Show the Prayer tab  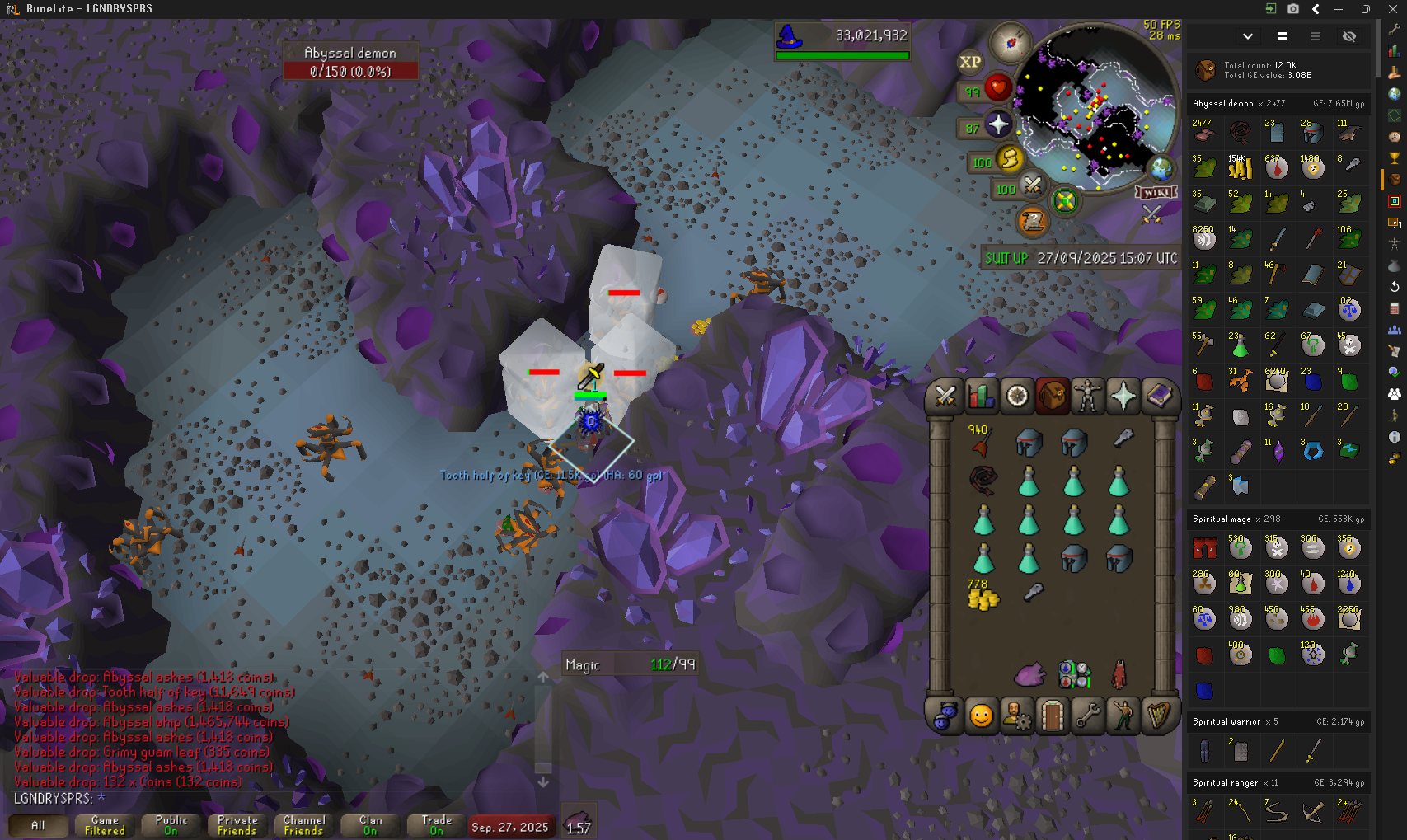[1123, 397]
